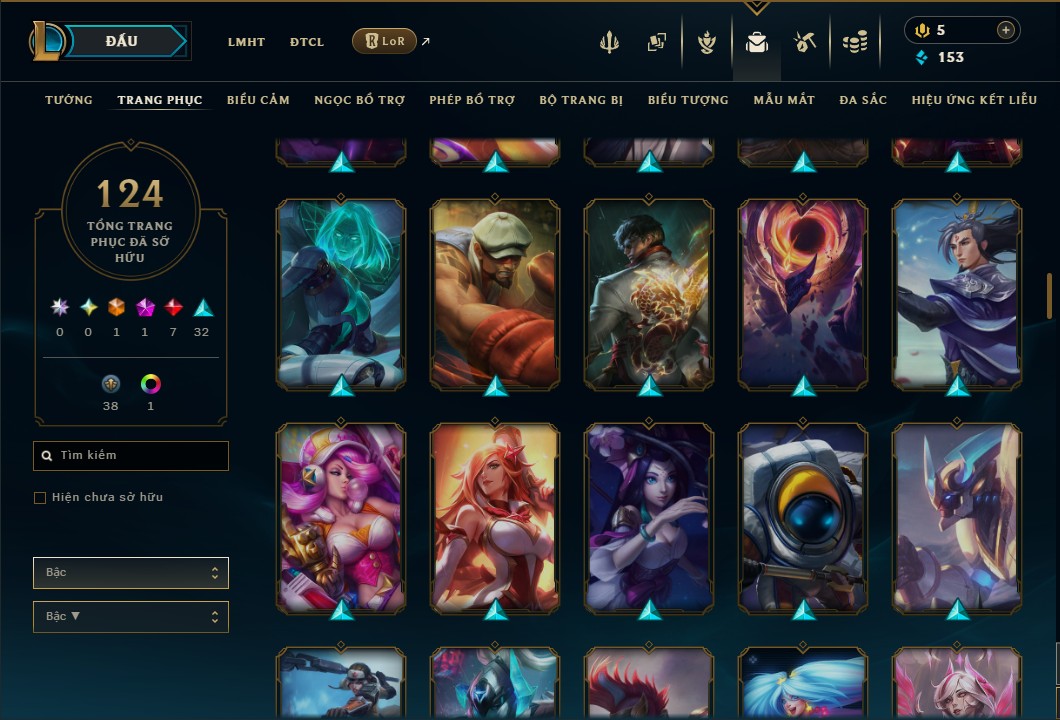Select the NGỌC BỔ TRỢ tab
The width and height of the screenshot is (1060, 720).
(359, 100)
